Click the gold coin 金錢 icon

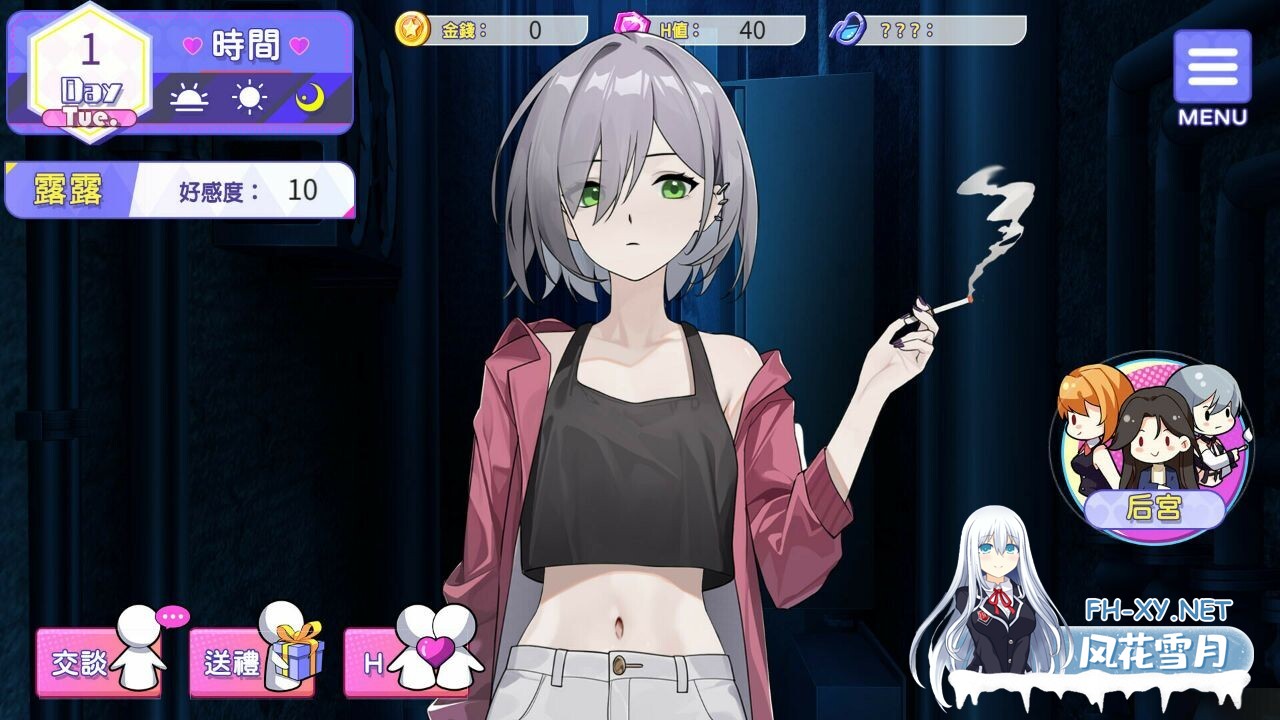click(411, 29)
